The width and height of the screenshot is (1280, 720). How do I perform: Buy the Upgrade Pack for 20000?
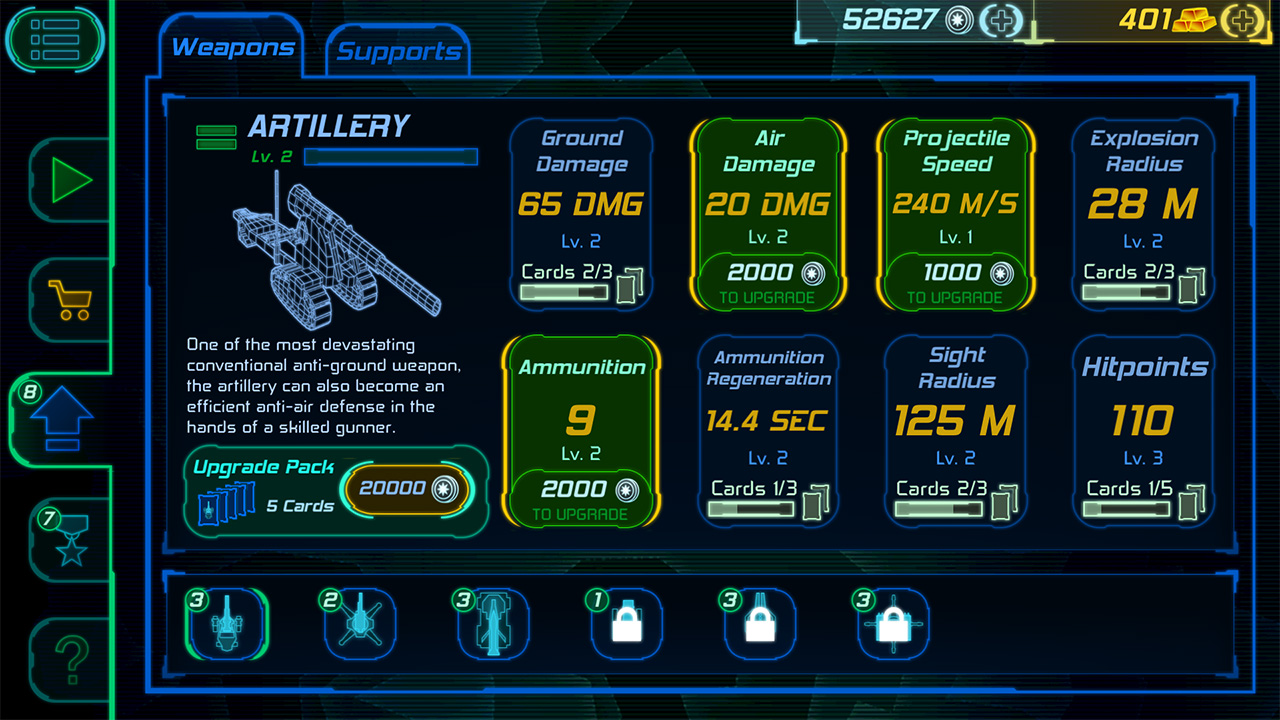408,489
